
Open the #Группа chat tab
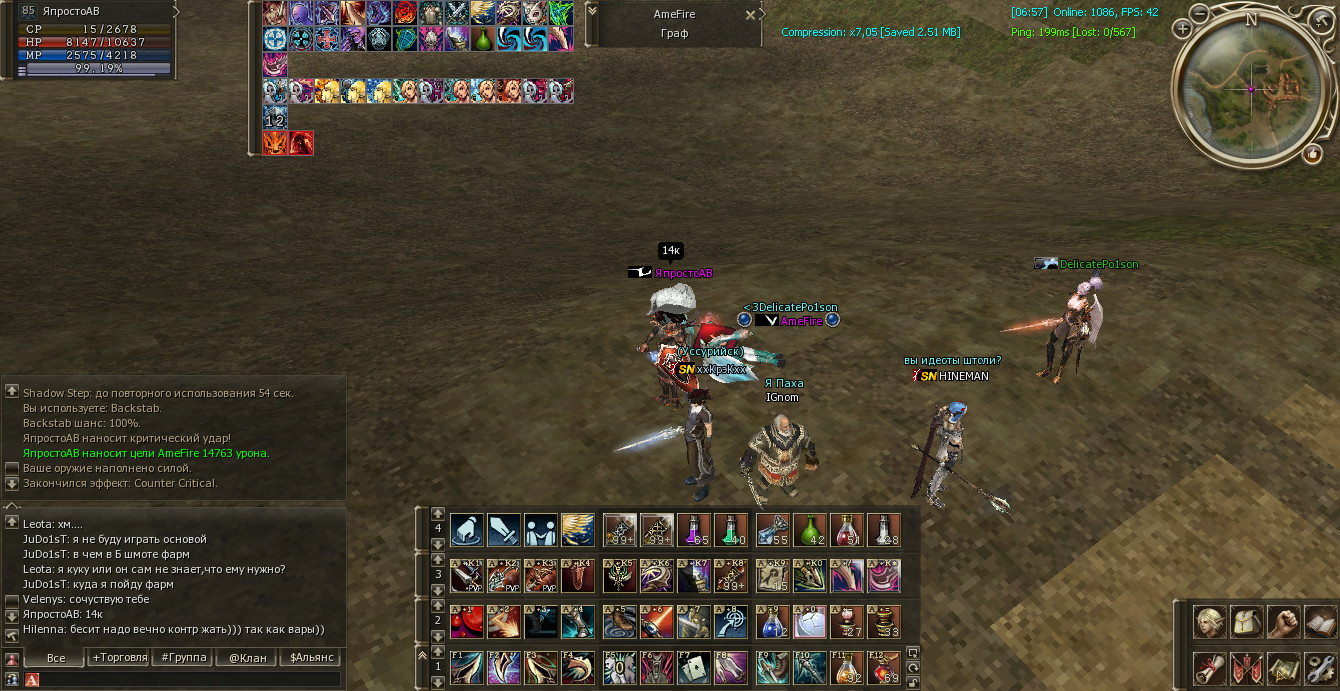coord(184,658)
